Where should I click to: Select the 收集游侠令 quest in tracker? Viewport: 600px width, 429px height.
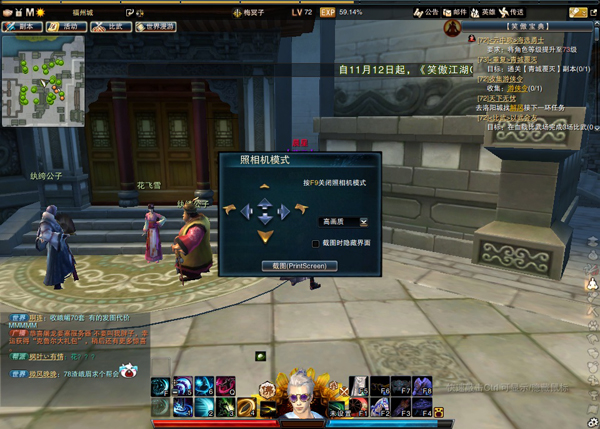click(500, 78)
